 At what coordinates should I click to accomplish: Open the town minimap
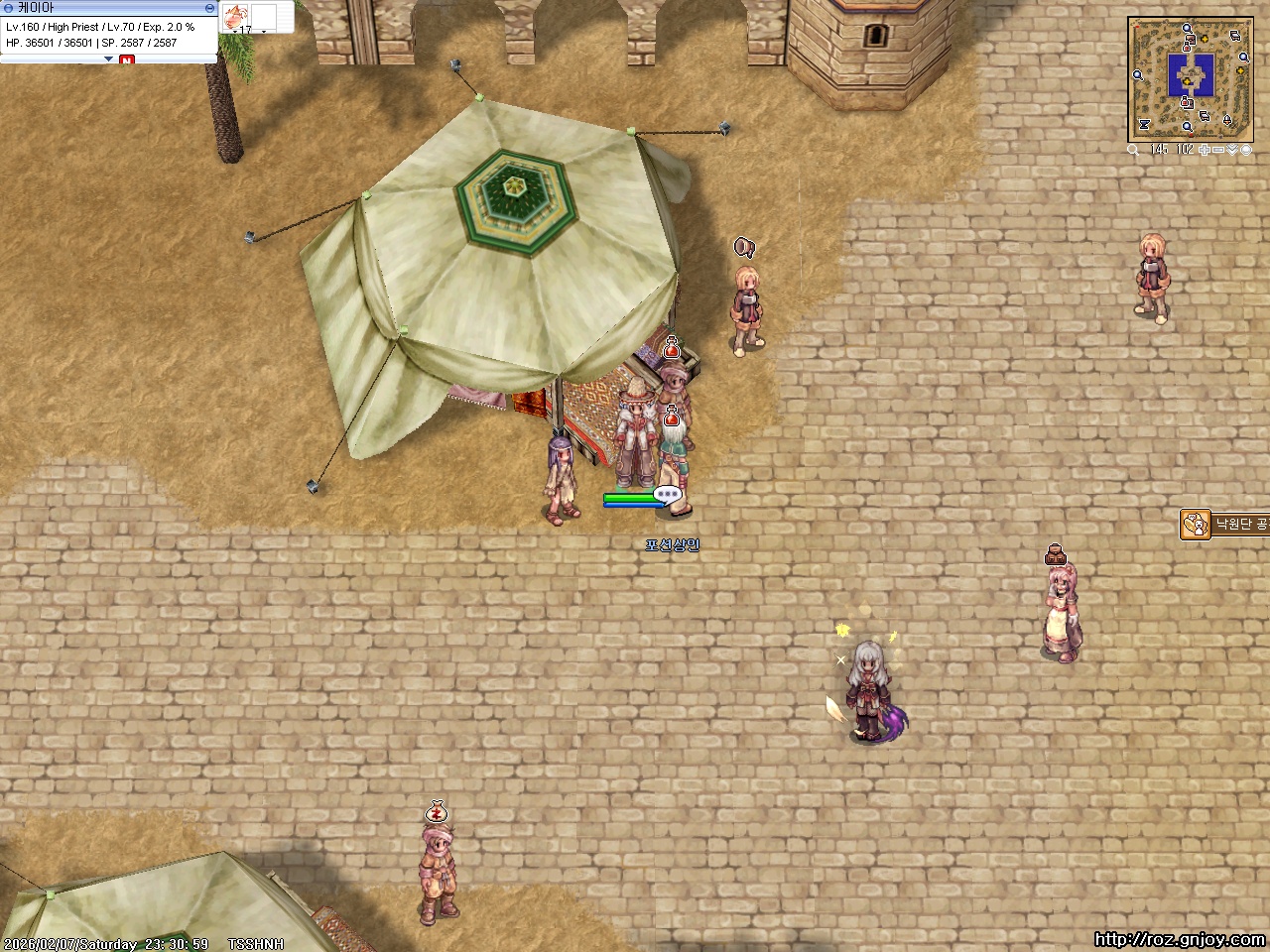pos(1191,77)
